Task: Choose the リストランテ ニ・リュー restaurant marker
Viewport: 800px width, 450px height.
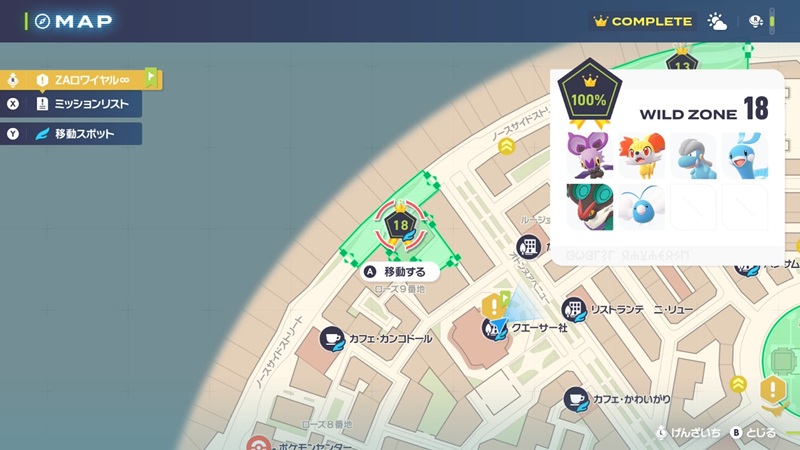Action: click(x=574, y=310)
